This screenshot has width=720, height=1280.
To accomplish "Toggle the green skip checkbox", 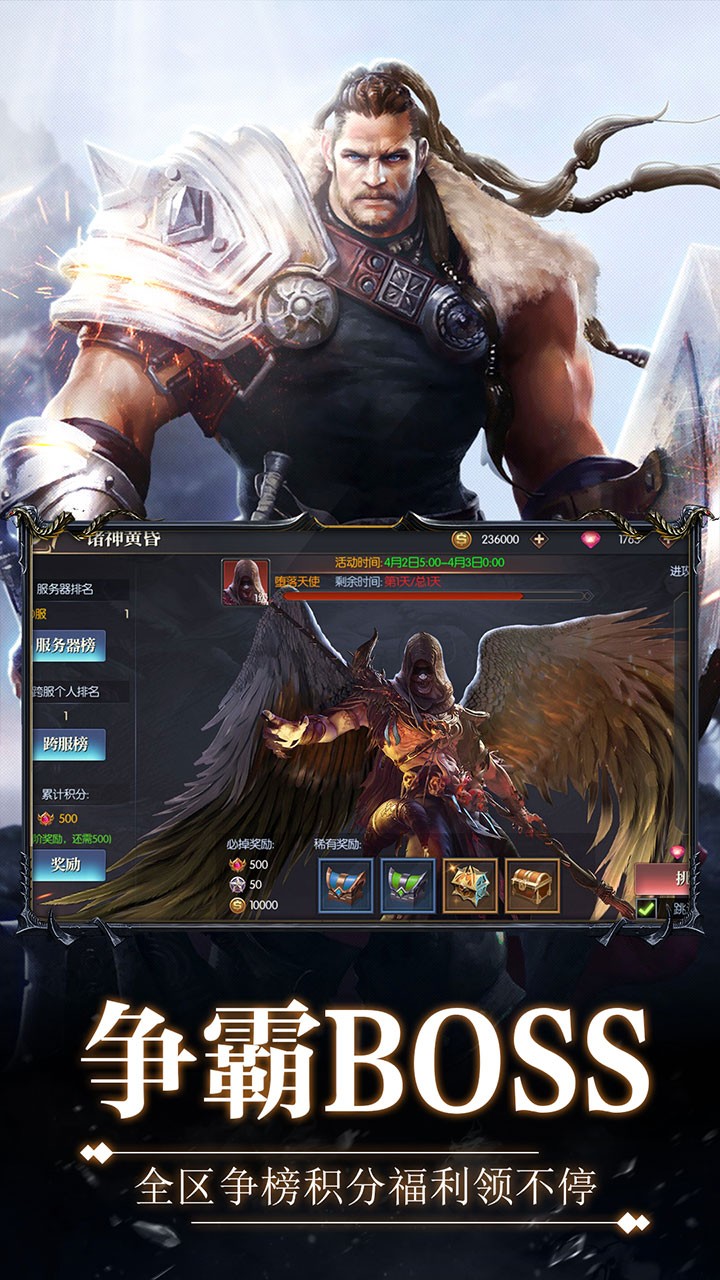I will (x=647, y=908).
